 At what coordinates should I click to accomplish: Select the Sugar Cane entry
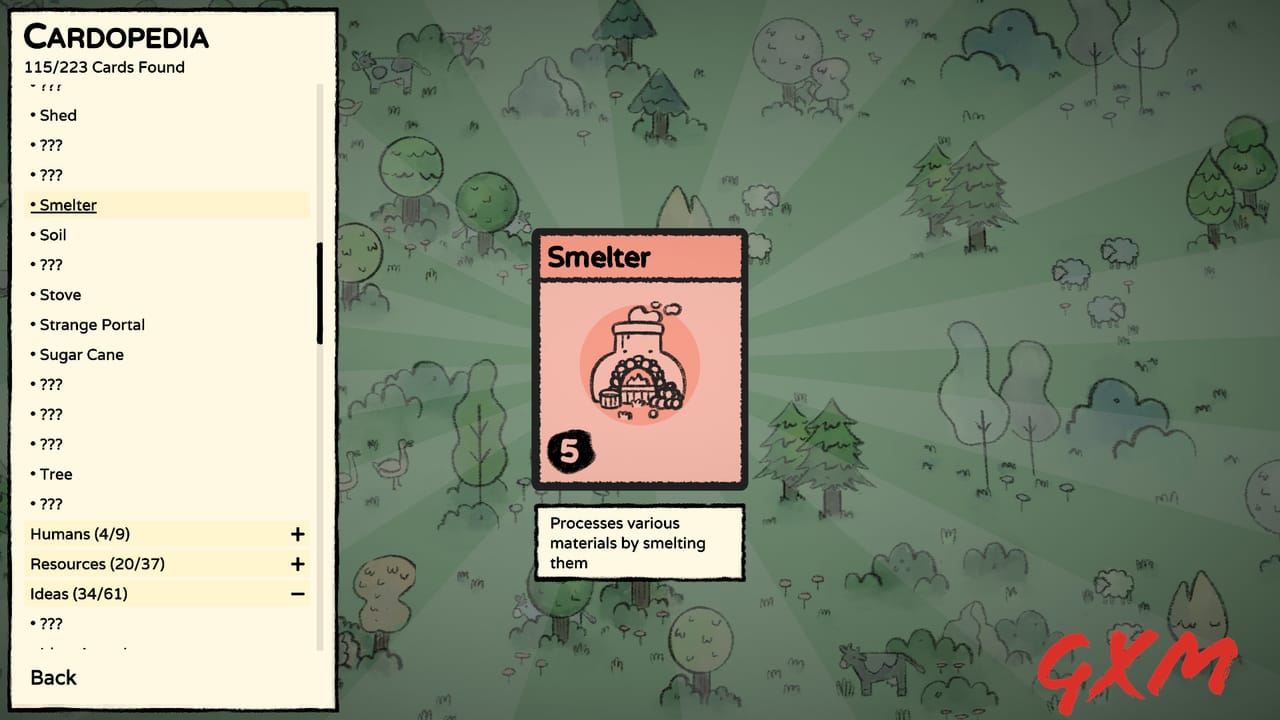[x=82, y=355]
